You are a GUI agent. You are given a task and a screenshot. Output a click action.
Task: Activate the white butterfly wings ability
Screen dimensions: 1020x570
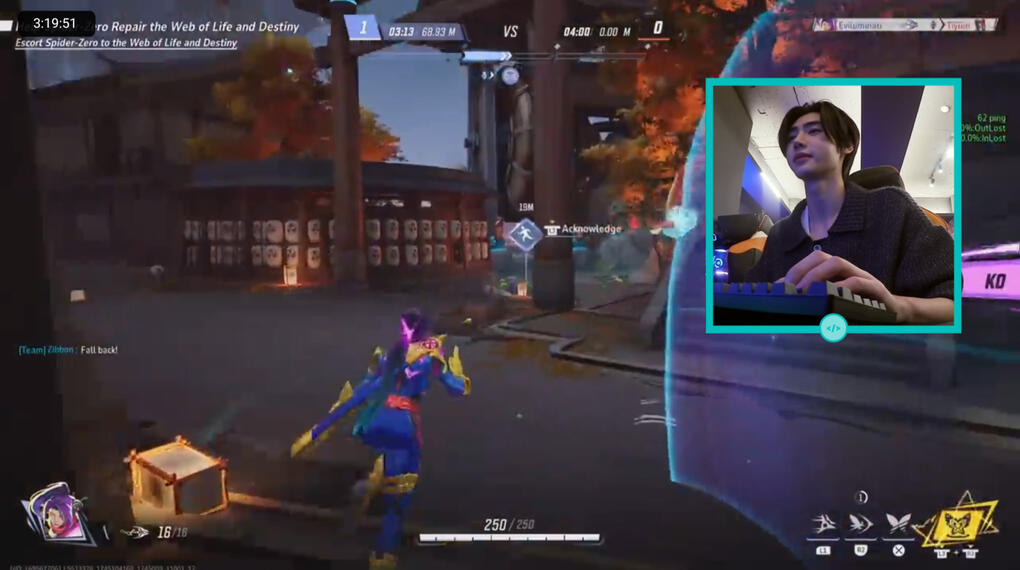(x=897, y=524)
